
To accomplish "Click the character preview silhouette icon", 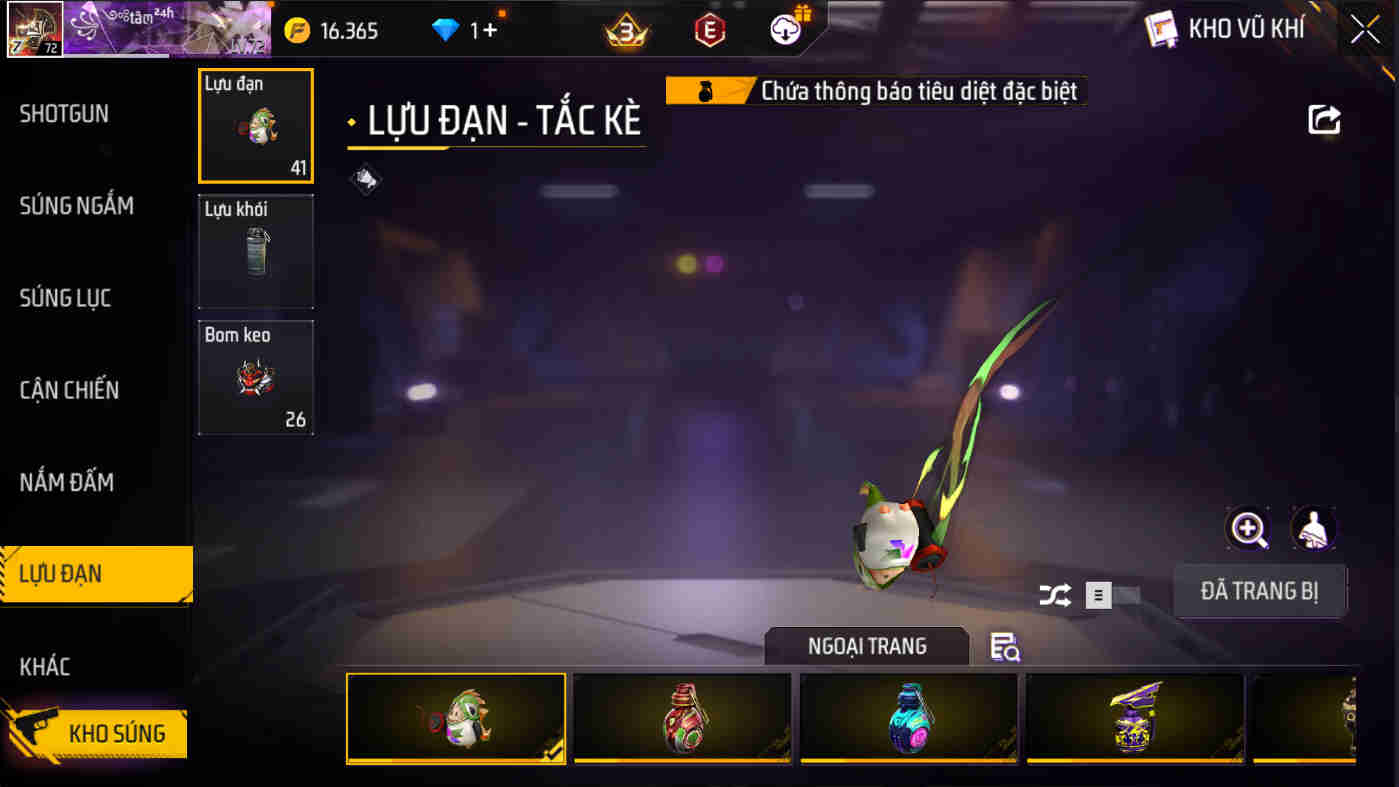I will click(x=1313, y=528).
